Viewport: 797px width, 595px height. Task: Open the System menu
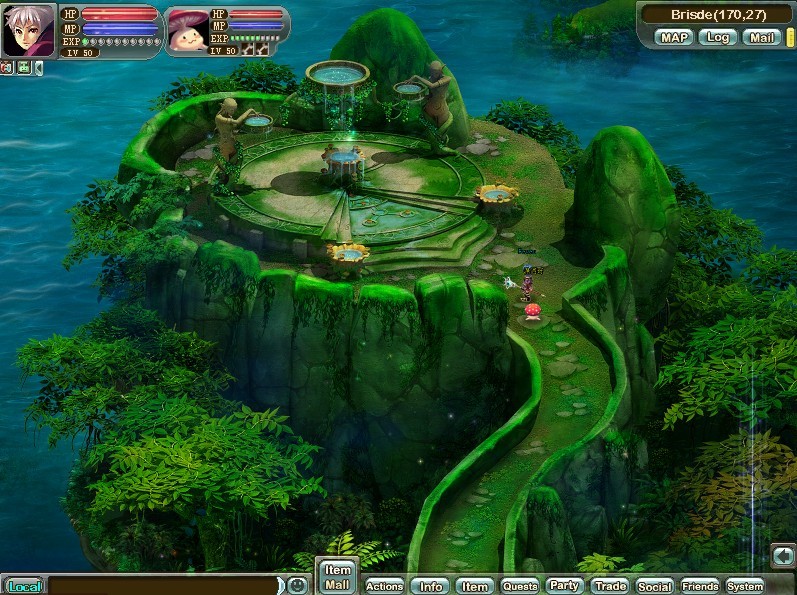click(x=745, y=587)
